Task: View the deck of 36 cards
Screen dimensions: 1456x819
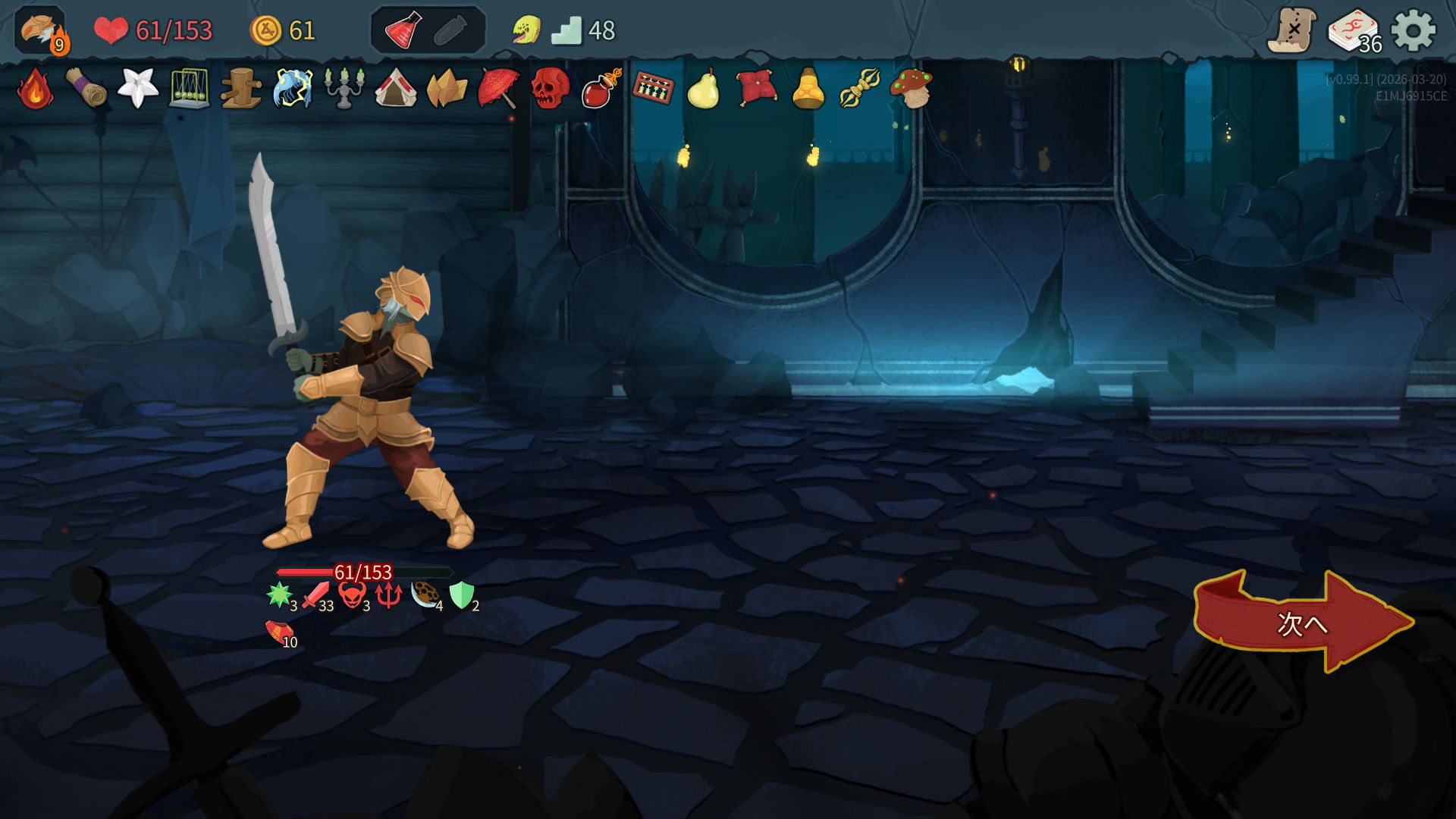Action: click(x=1354, y=32)
